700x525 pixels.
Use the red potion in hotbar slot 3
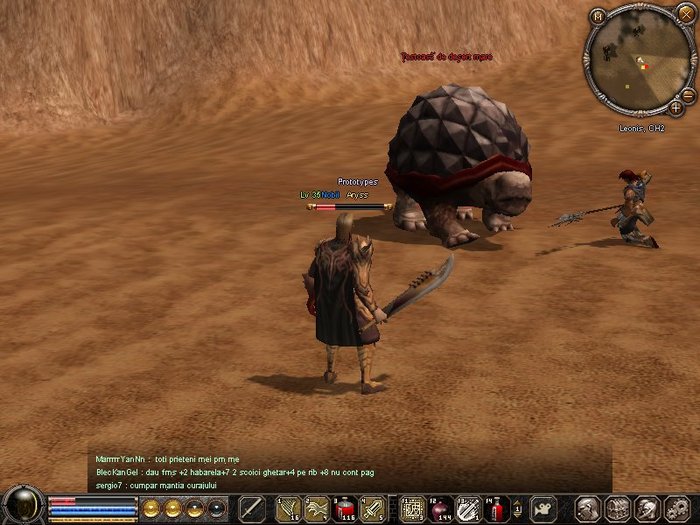click(345, 508)
